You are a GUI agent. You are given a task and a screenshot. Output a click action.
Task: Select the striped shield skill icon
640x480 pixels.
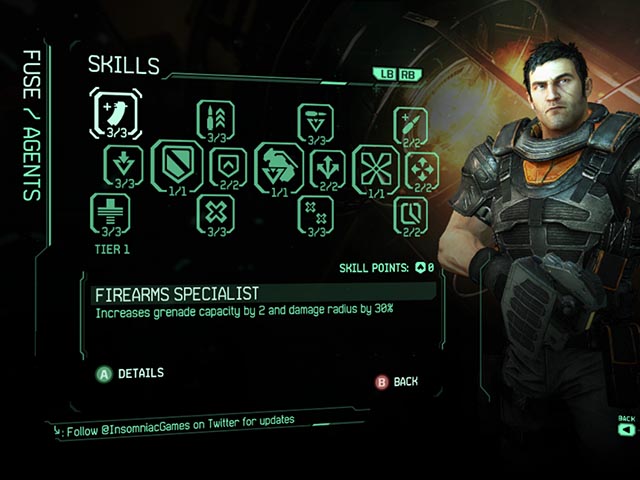pyautogui.click(x=176, y=162)
